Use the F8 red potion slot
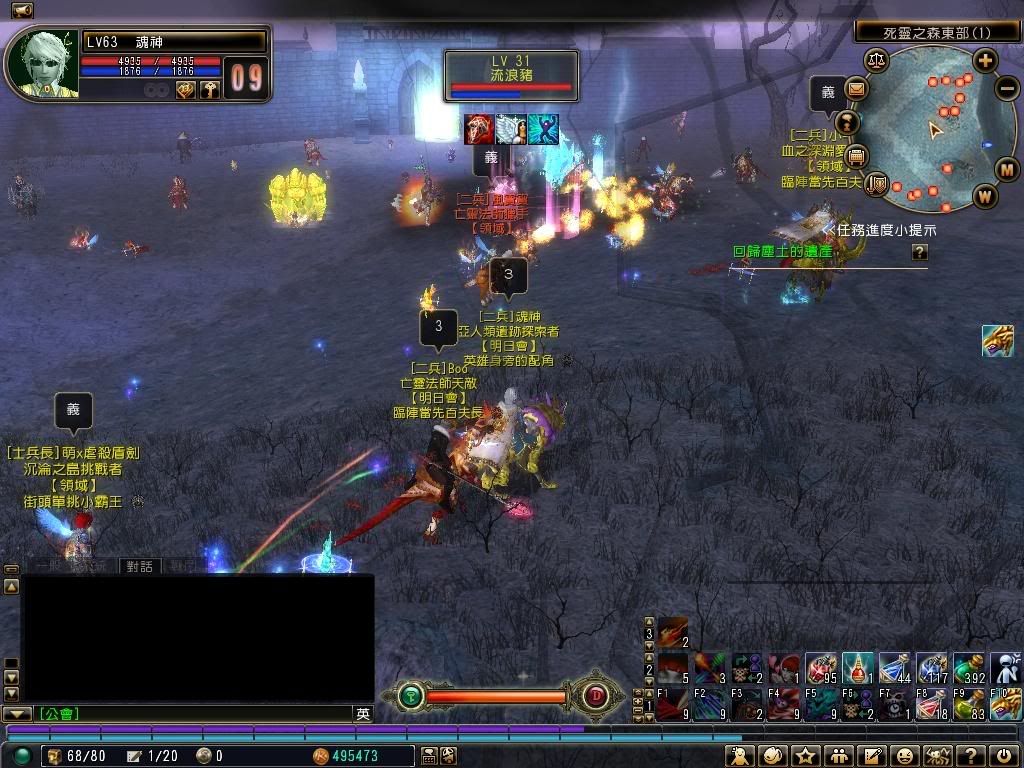Screen dimensions: 1024x768 [x=931, y=703]
